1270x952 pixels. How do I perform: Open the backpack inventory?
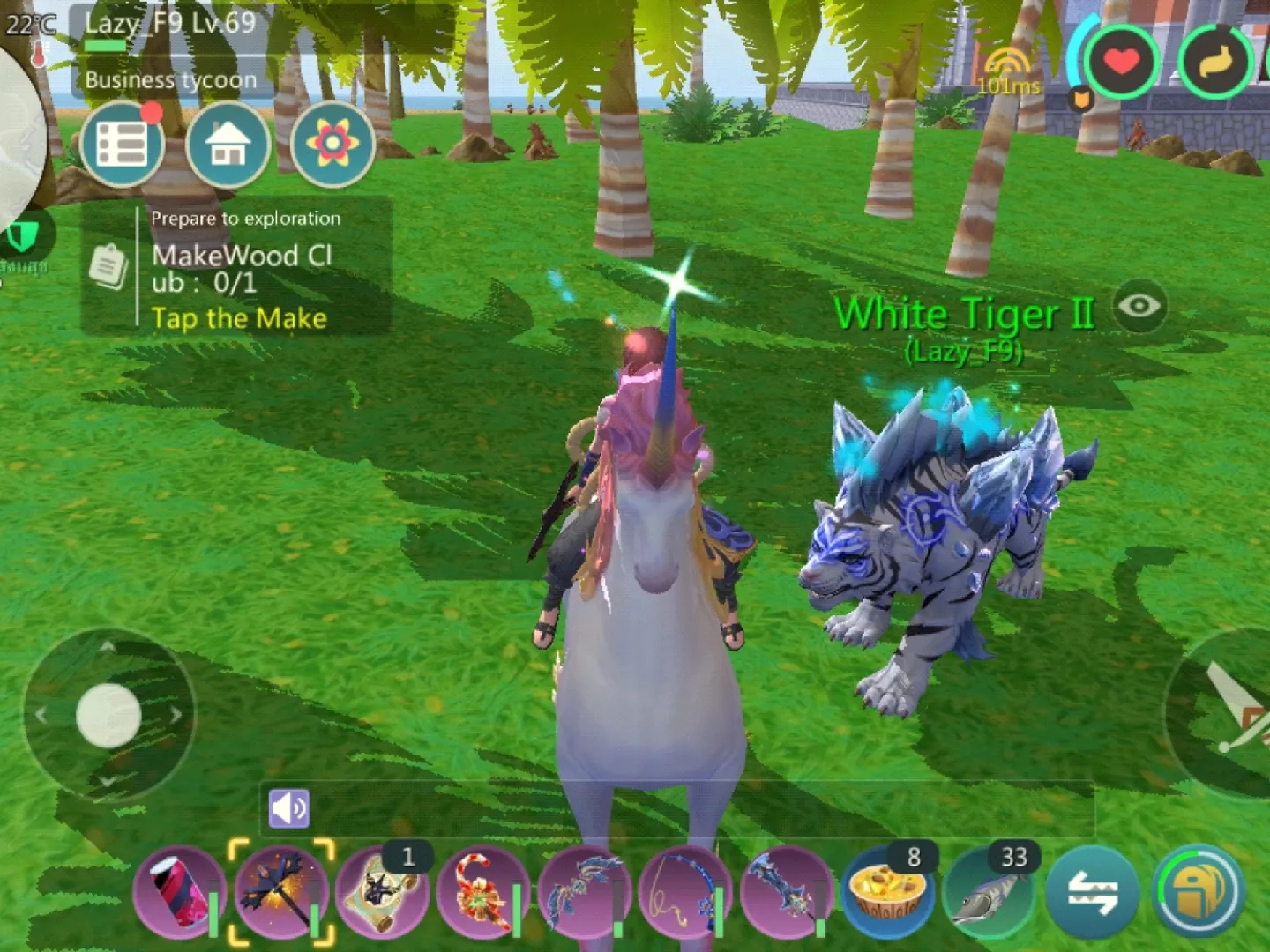pyautogui.click(x=1199, y=893)
